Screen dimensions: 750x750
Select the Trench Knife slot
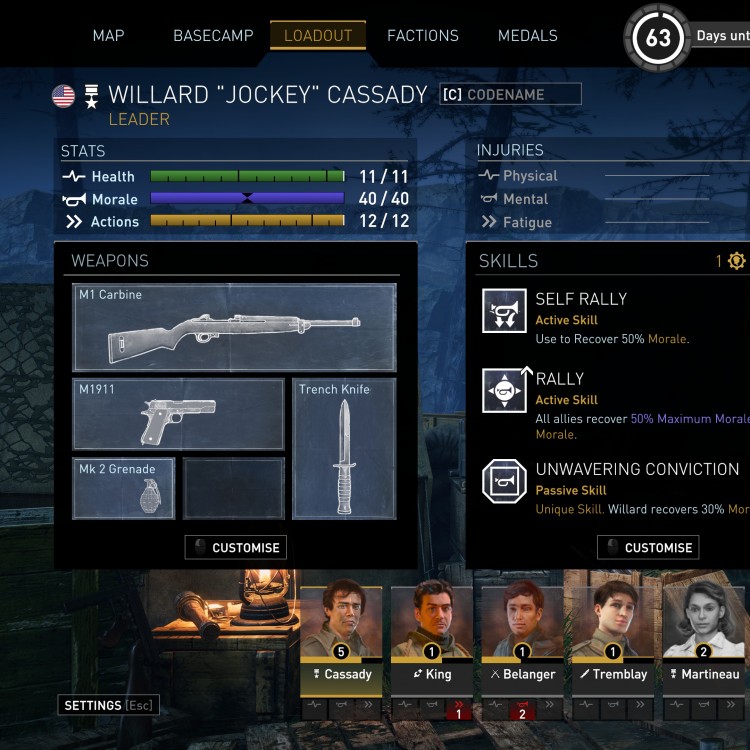pos(344,448)
